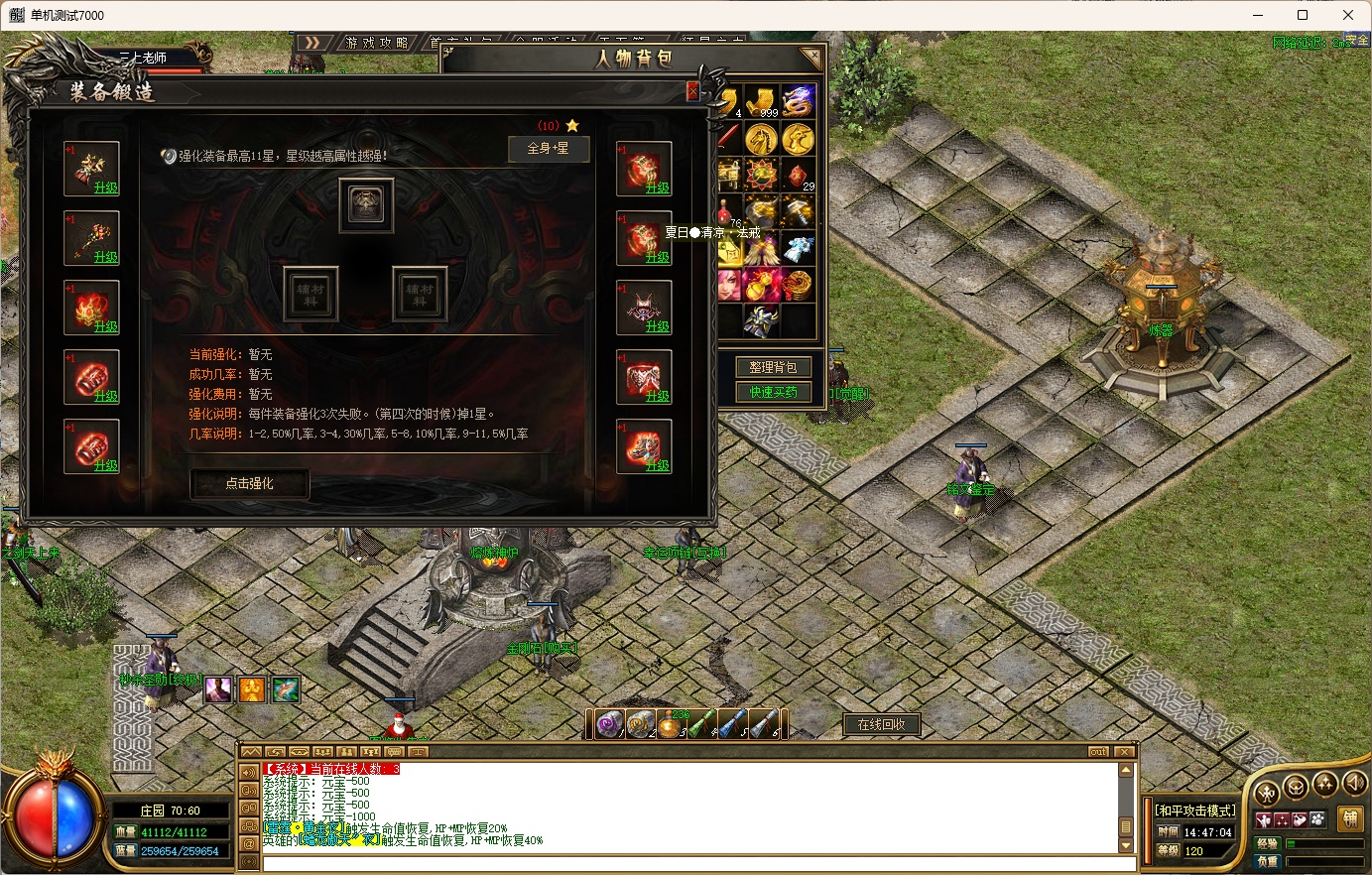The height and width of the screenshot is (875, 1372).
Task: Select the right 辅材料 auxiliary material slot
Action: pyautogui.click(x=420, y=294)
